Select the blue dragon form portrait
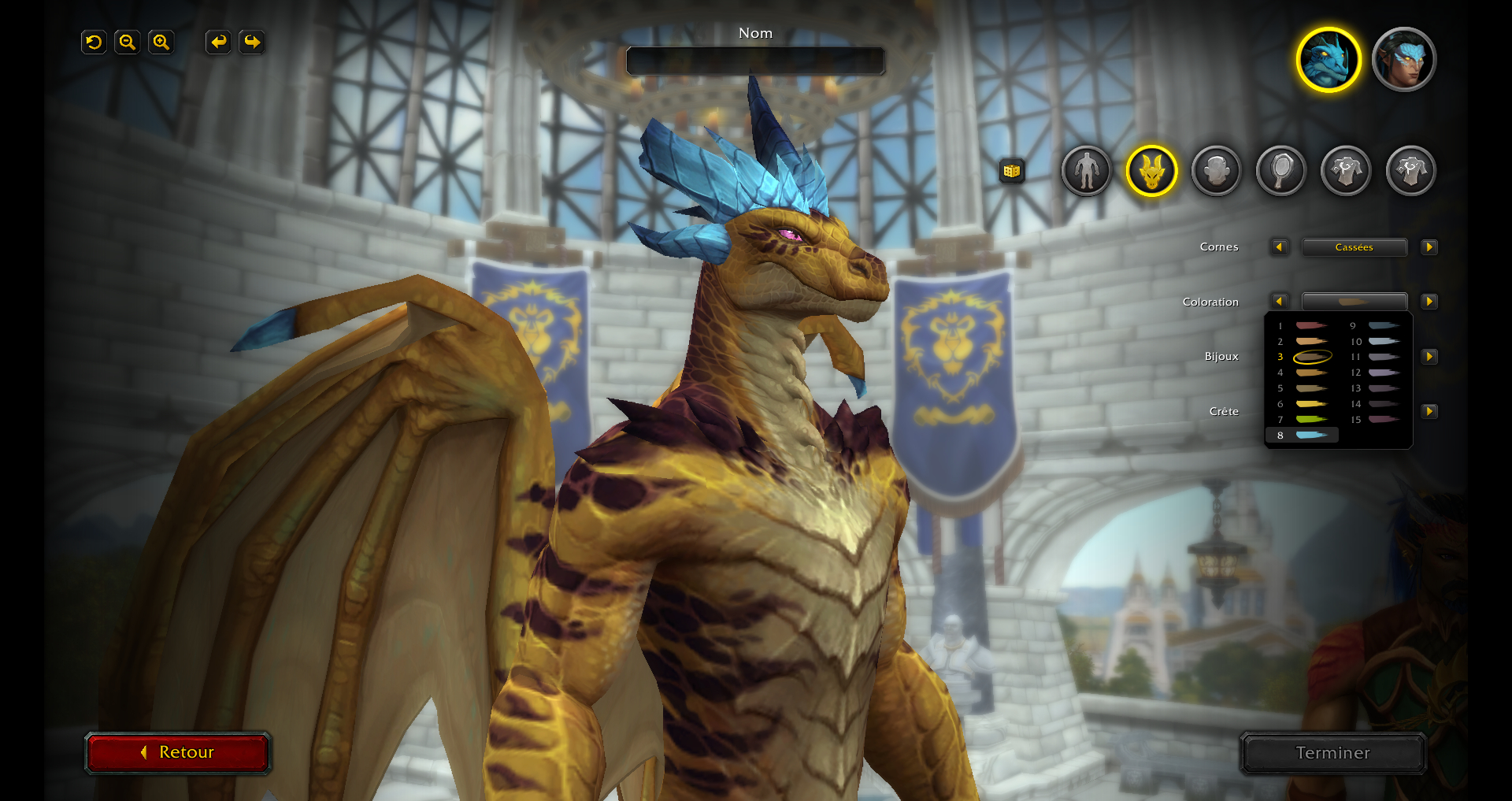Viewport: 1512px width, 801px height. 1329,60
